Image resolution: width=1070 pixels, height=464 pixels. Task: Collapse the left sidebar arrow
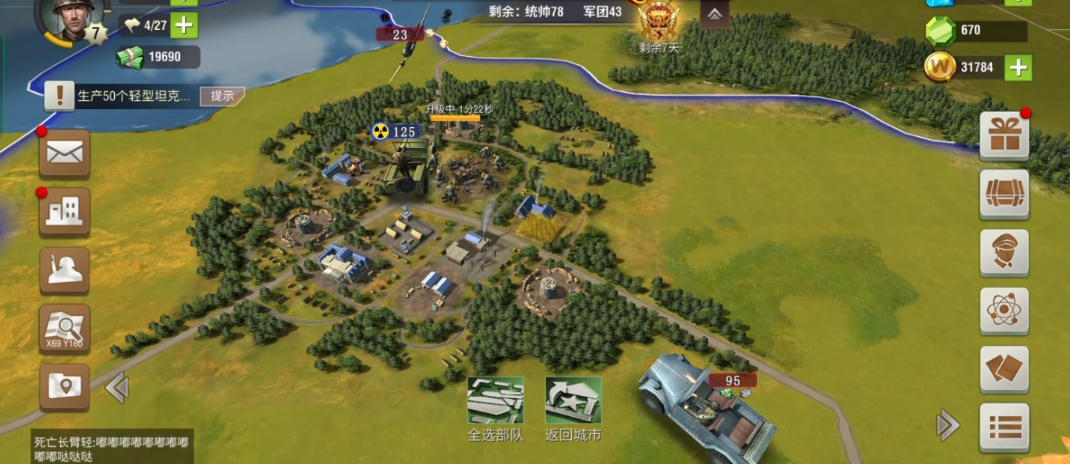[x=117, y=387]
